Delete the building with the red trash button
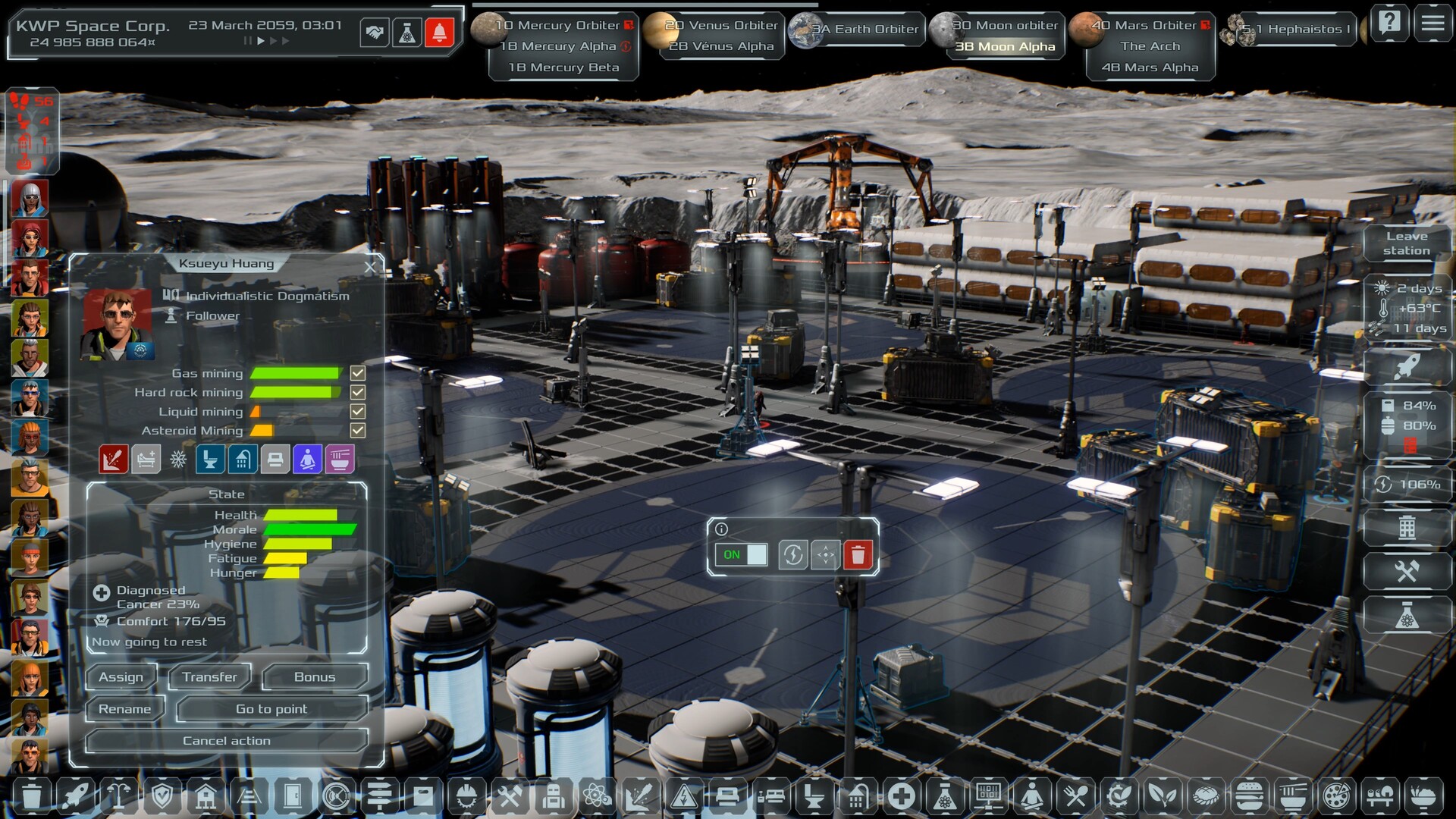 858,554
